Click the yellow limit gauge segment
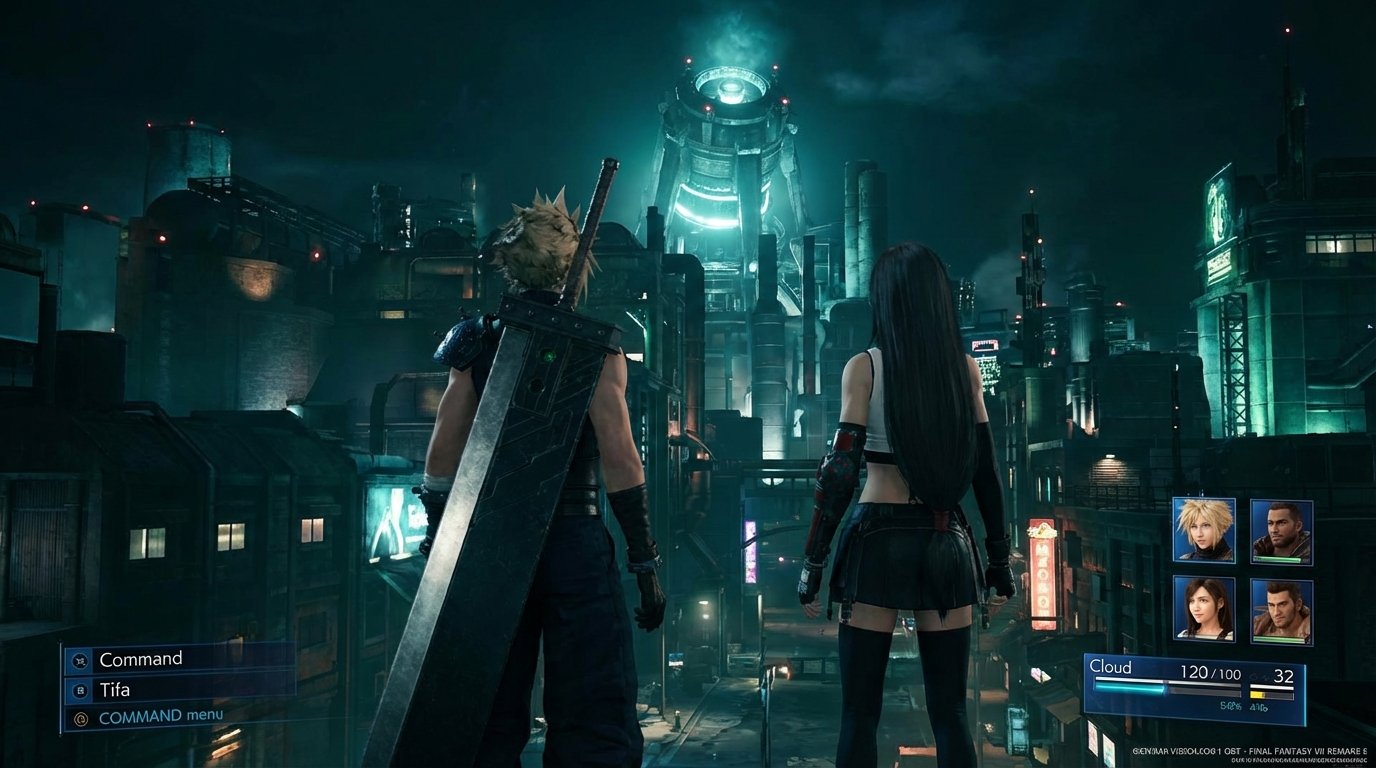 point(1256,694)
